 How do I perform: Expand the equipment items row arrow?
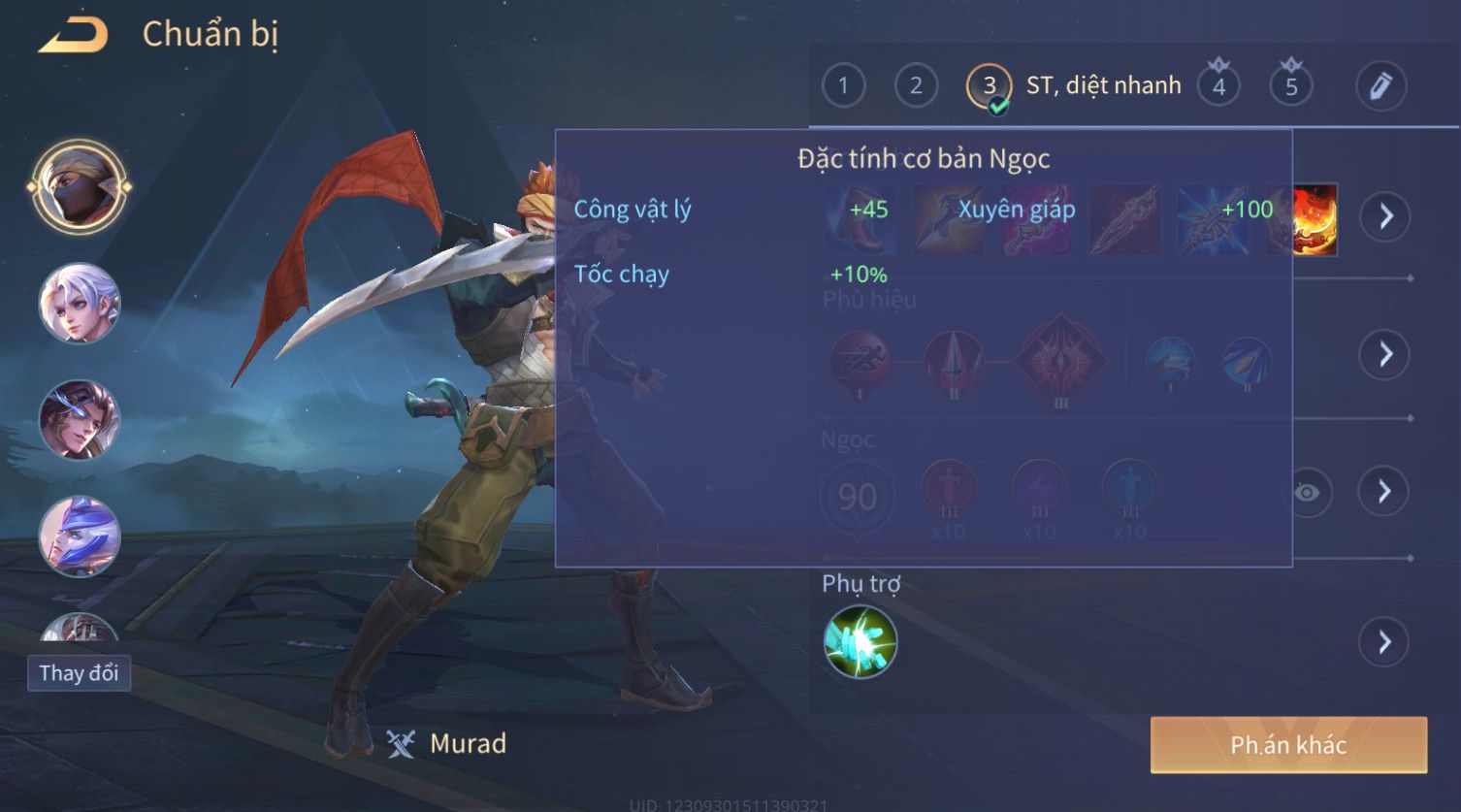1385,216
